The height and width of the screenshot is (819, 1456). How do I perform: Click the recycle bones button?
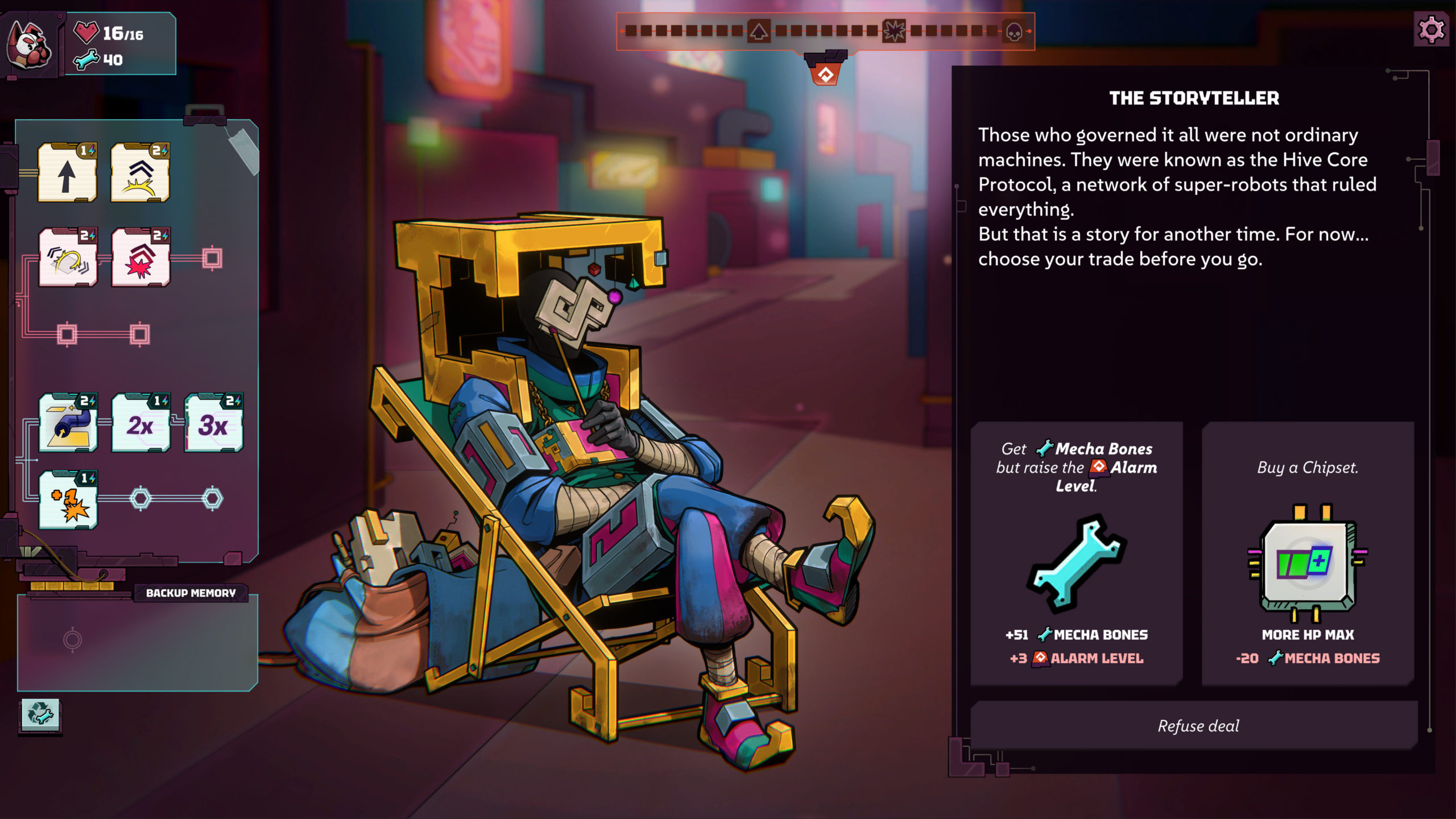[40, 714]
